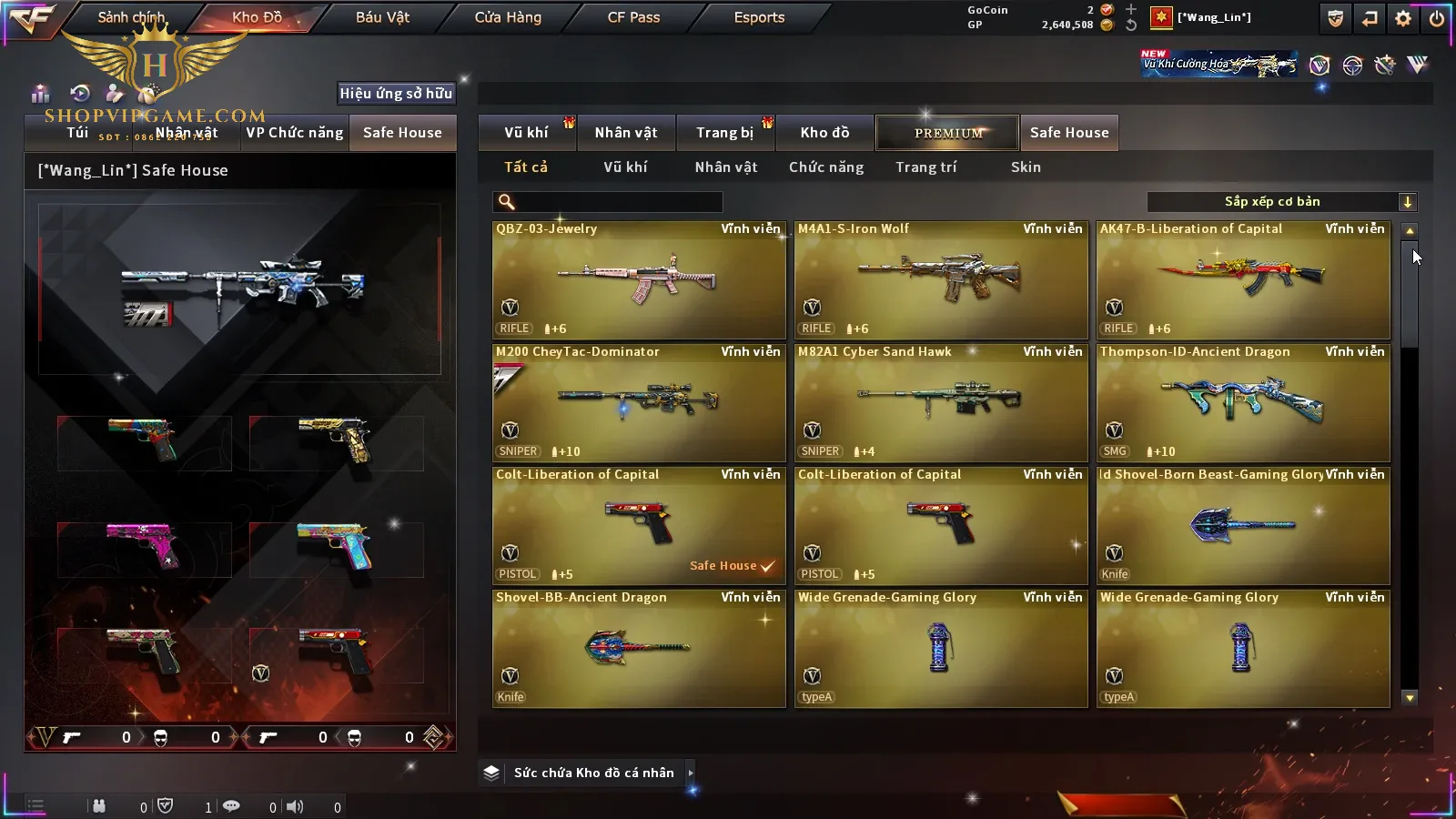Select the Trang trí filter
The width and height of the screenshot is (1456, 819).
click(x=925, y=167)
